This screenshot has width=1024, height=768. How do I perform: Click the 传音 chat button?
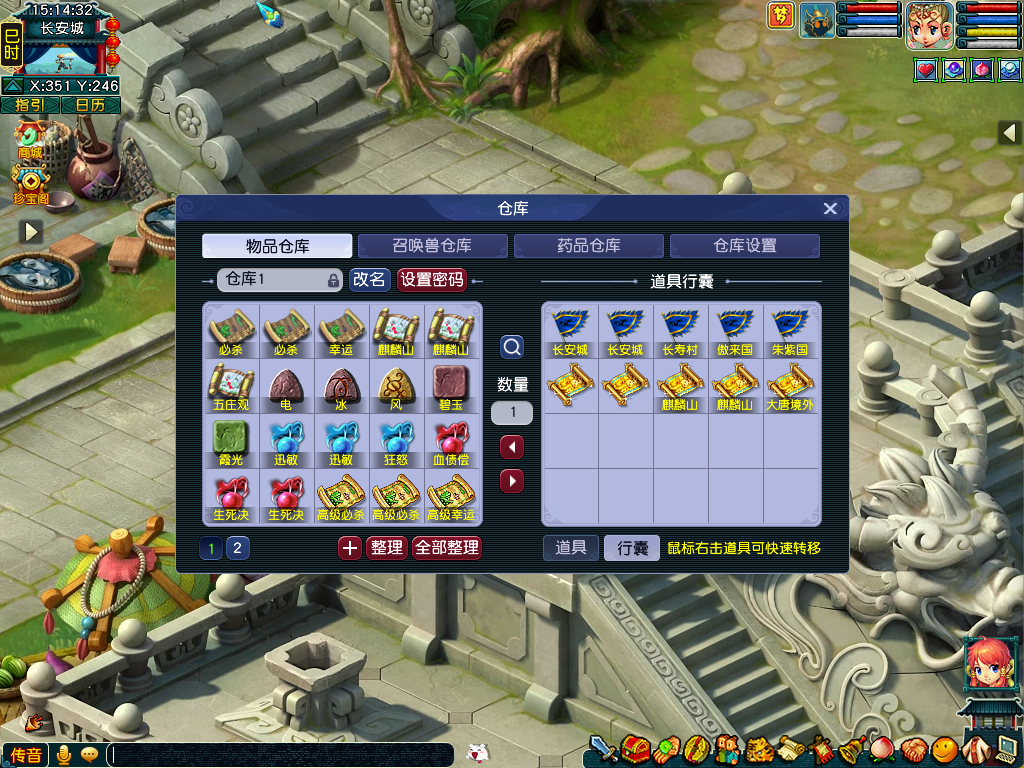click(x=25, y=755)
